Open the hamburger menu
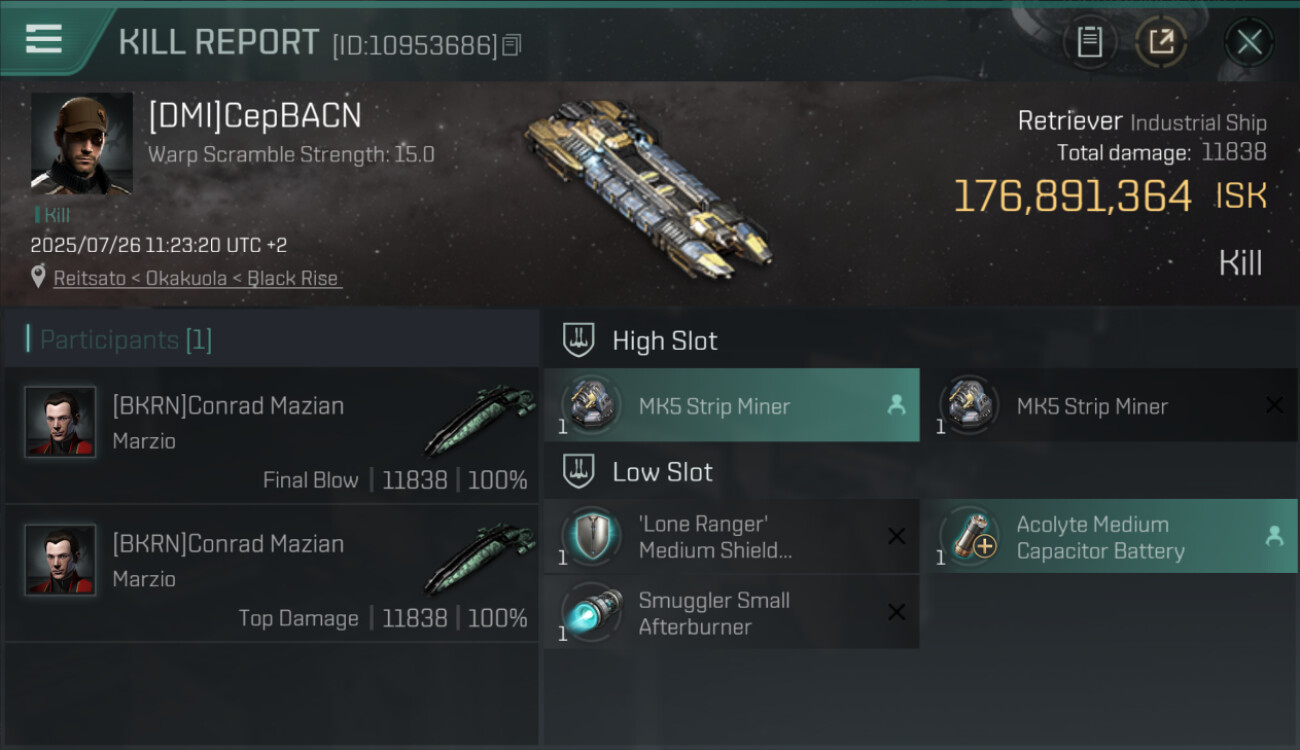1300x750 pixels. click(44, 40)
